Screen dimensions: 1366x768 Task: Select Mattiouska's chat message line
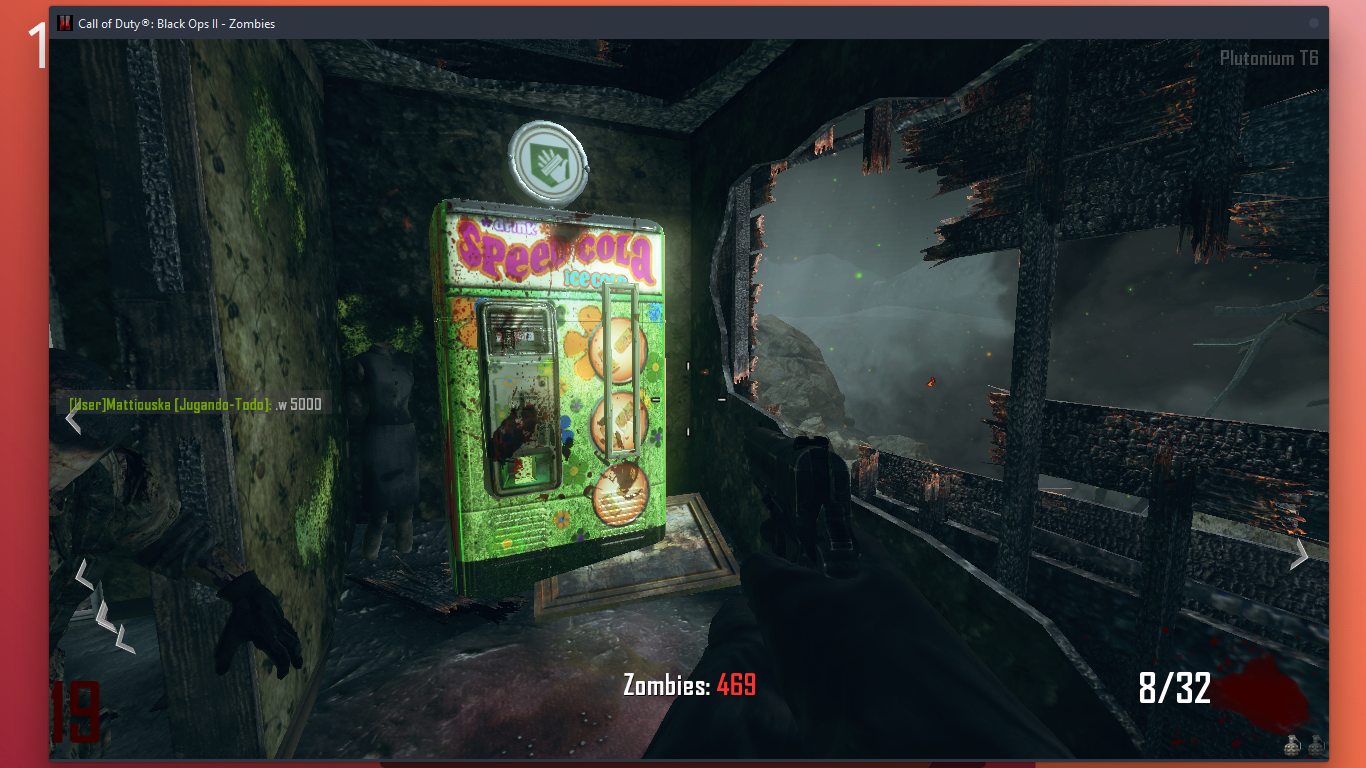pyautogui.click(x=195, y=404)
